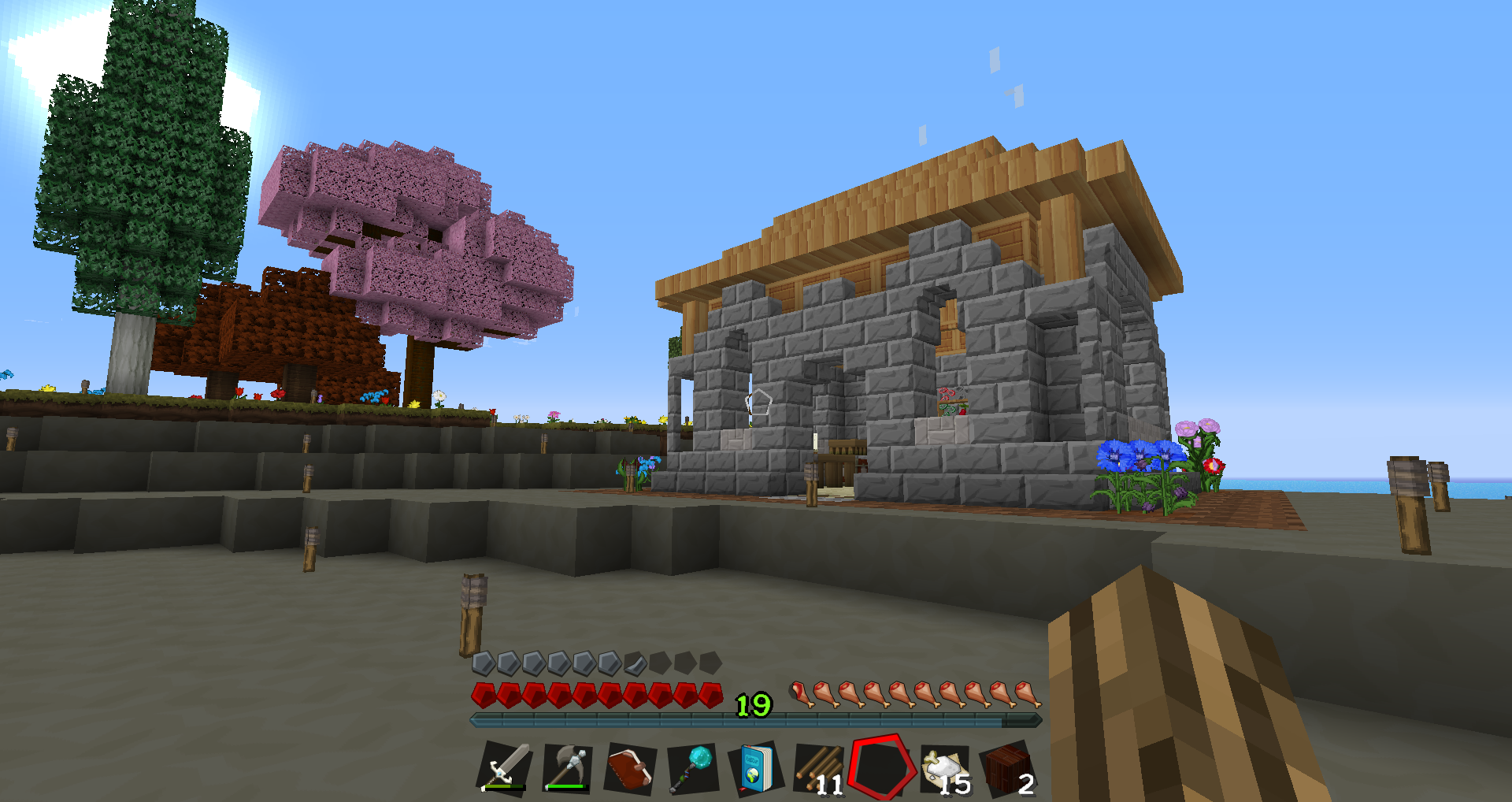Select the pickaxe hotbar slot
Viewport: 1512px width, 802px height.
pyautogui.click(x=568, y=767)
